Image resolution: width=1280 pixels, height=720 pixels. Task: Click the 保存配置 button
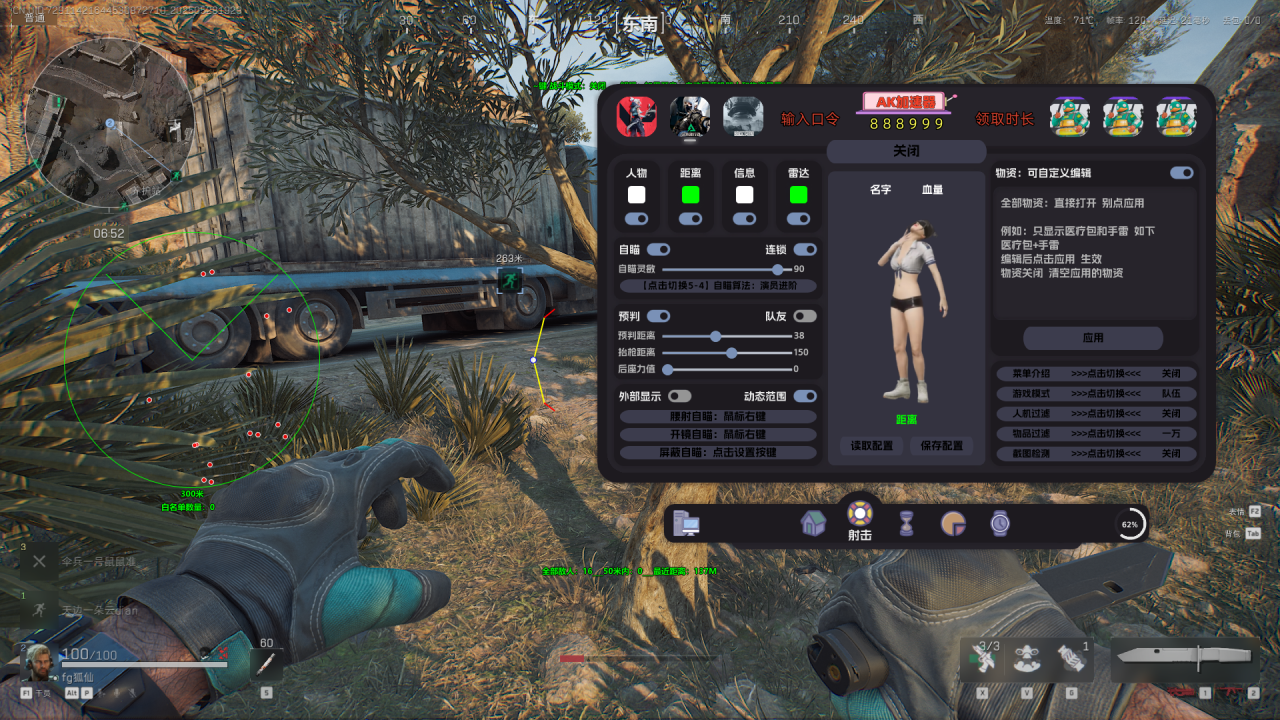tap(942, 446)
